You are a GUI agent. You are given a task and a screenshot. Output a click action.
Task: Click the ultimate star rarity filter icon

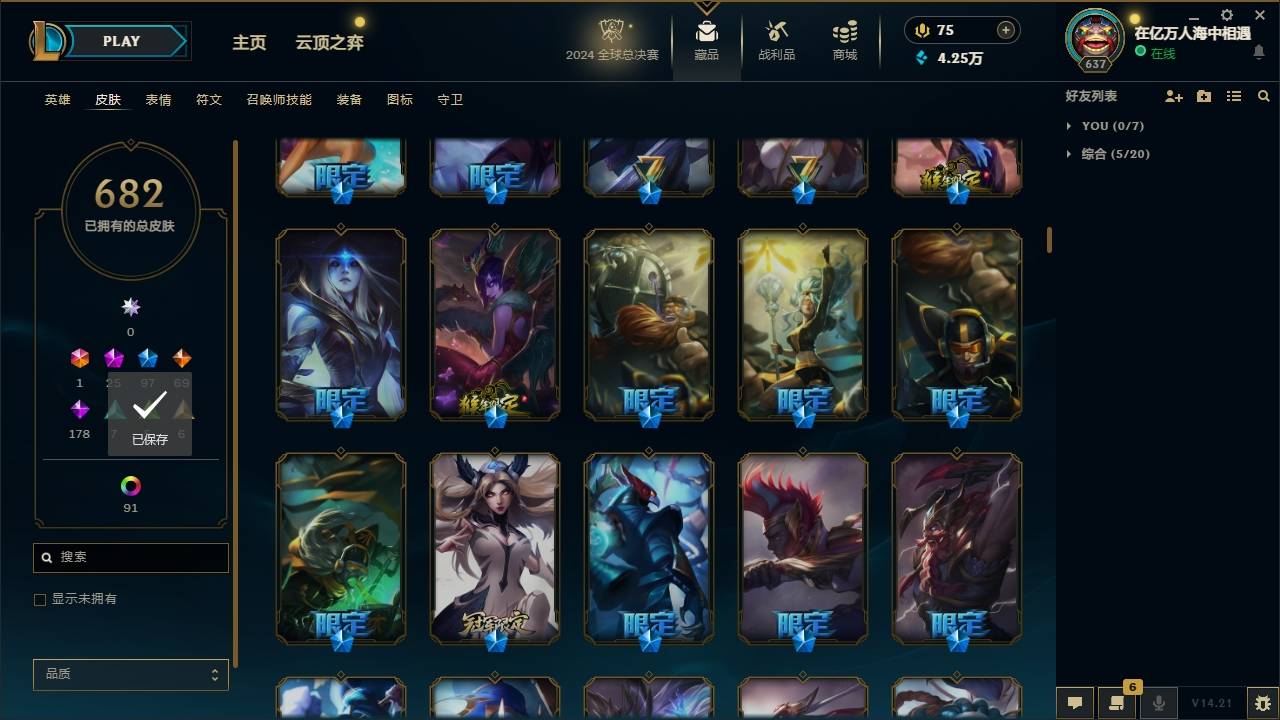pyautogui.click(x=130, y=307)
